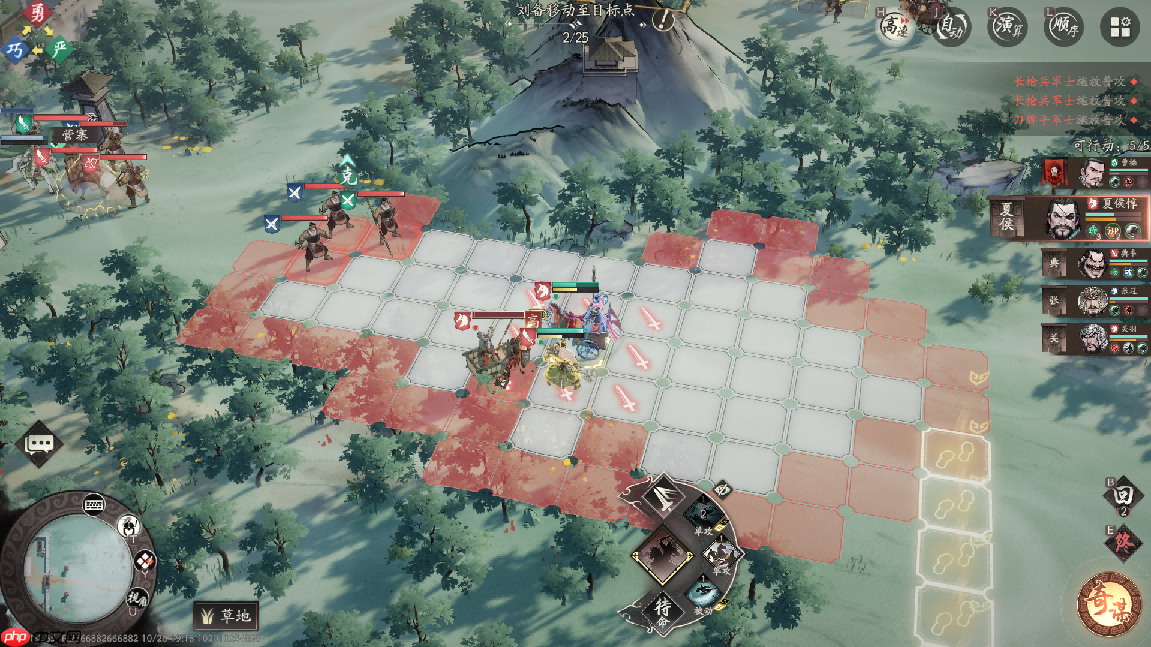Activate the 奇谋 stratagem button

[1109, 602]
